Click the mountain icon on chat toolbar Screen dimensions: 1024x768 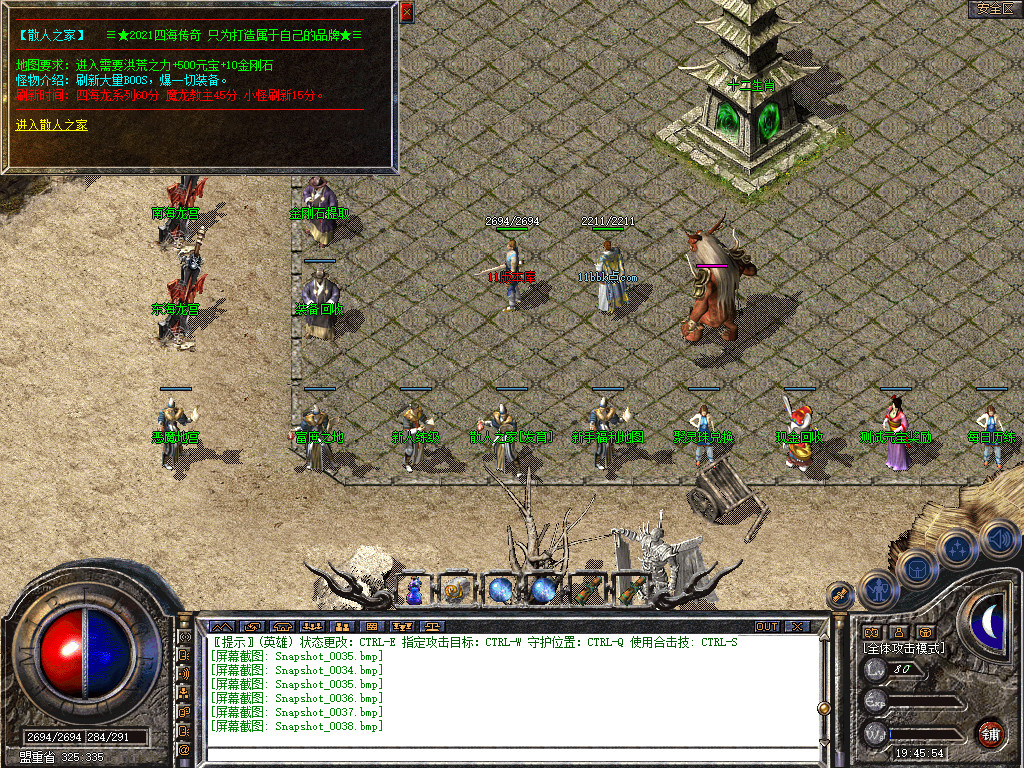pos(220,627)
